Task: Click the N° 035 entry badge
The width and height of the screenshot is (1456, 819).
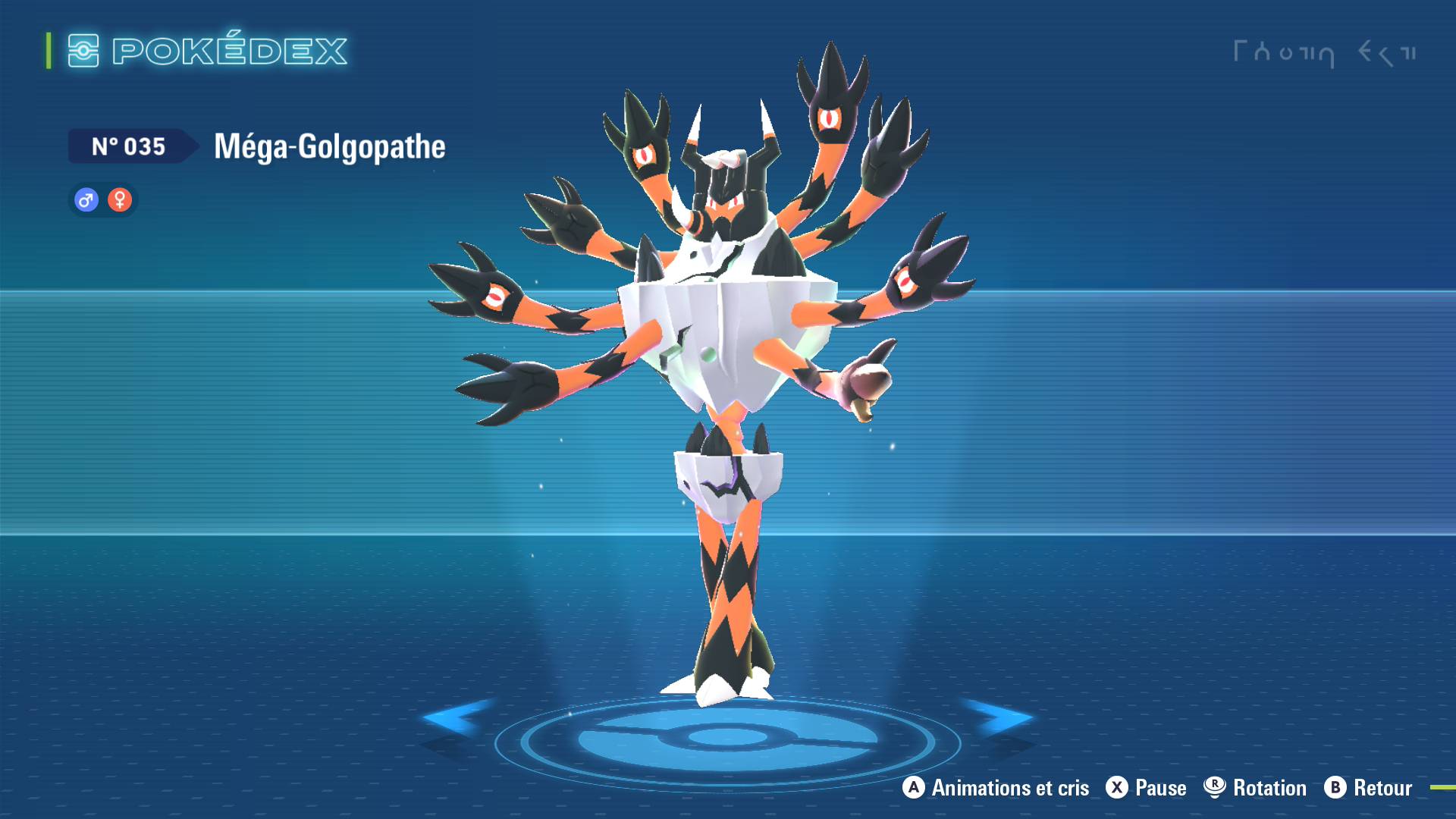Action: point(129,146)
